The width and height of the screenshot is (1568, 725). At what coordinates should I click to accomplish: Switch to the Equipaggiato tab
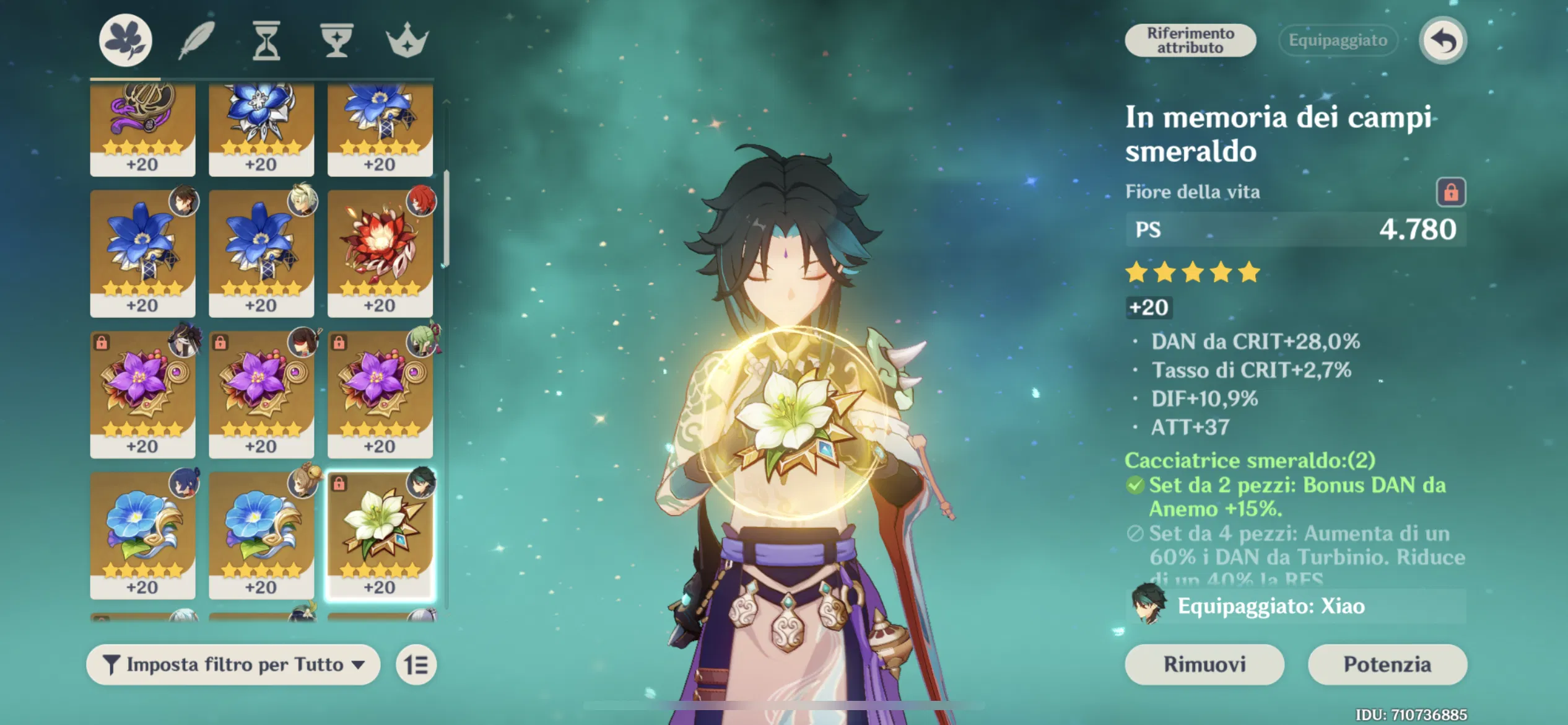[x=1336, y=40]
